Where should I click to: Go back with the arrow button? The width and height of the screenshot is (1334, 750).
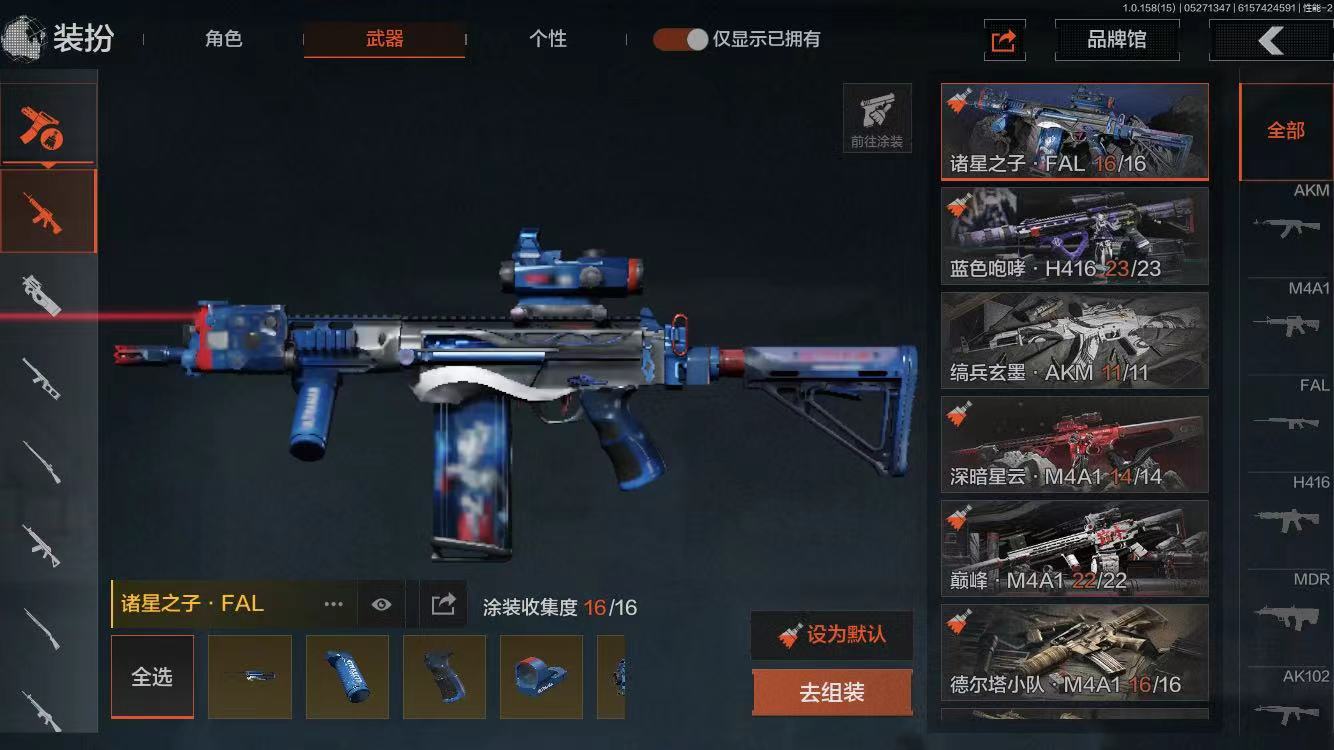(1270, 41)
